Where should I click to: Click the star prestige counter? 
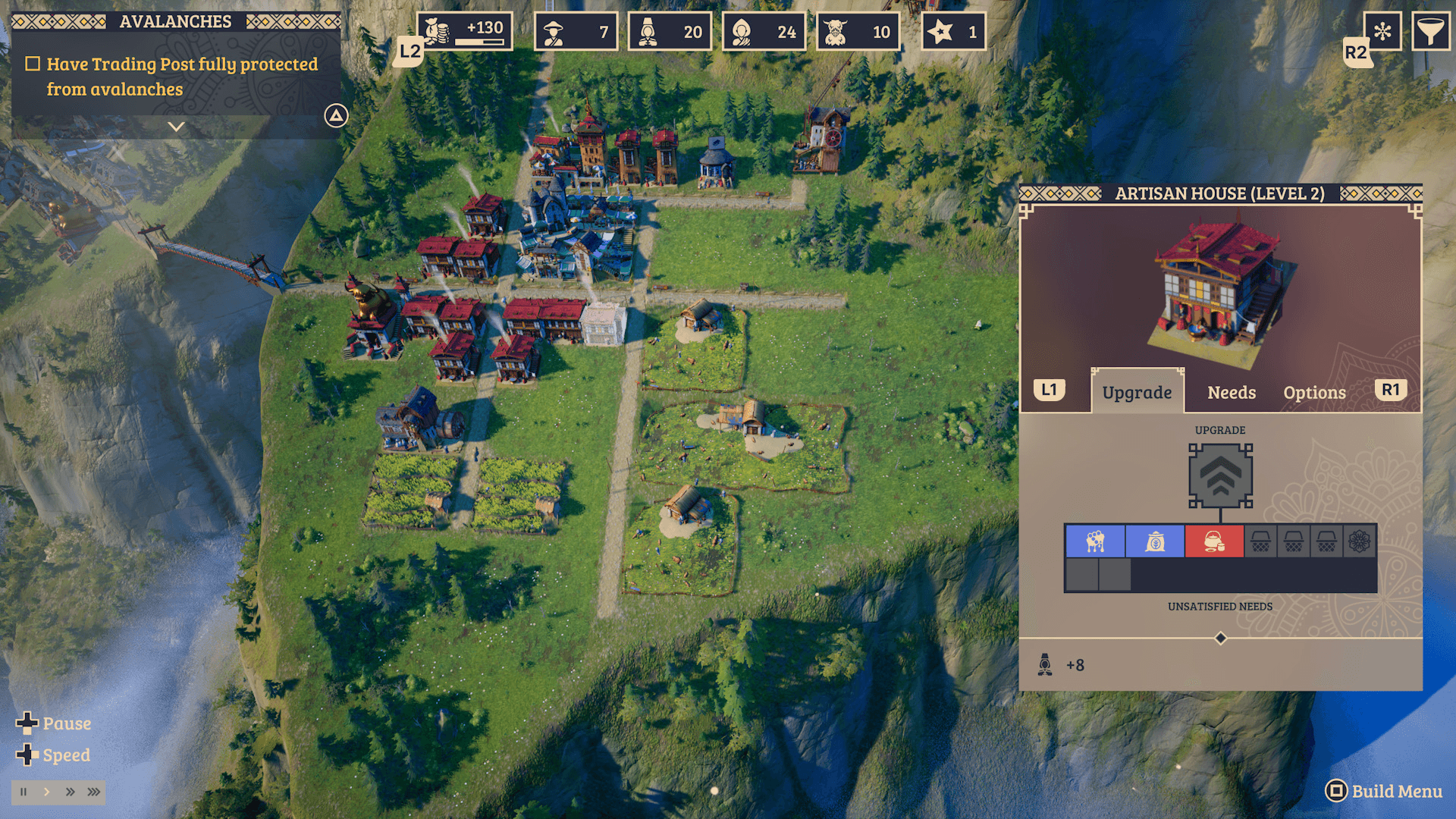[x=953, y=32]
